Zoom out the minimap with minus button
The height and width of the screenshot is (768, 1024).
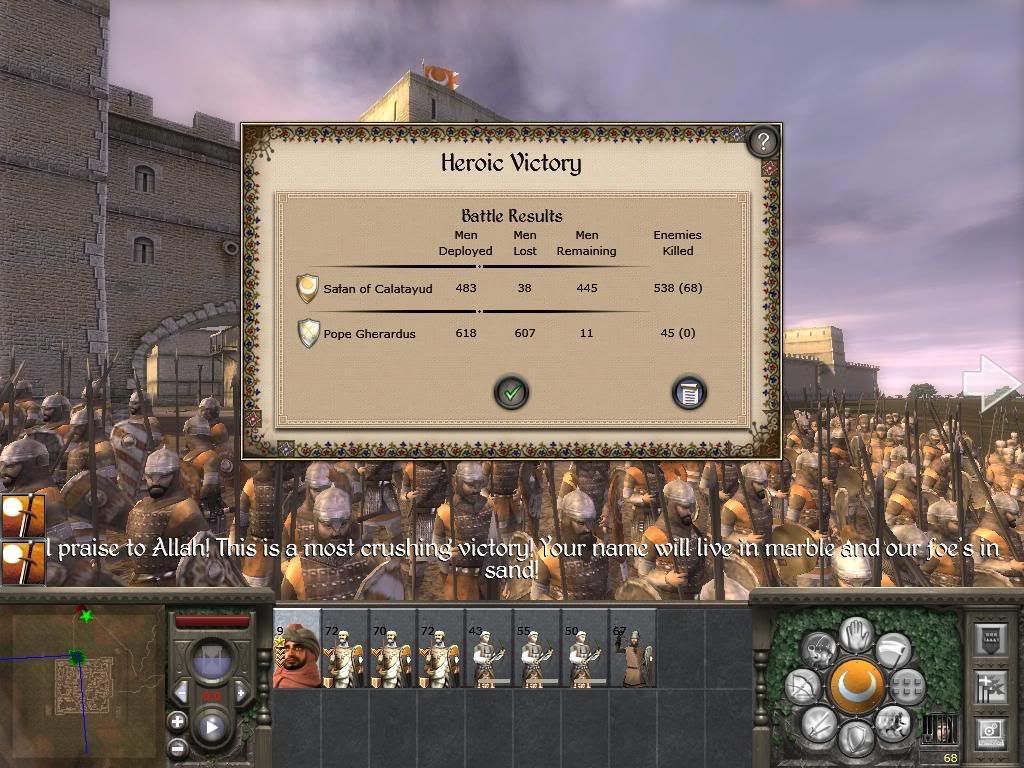click(178, 747)
